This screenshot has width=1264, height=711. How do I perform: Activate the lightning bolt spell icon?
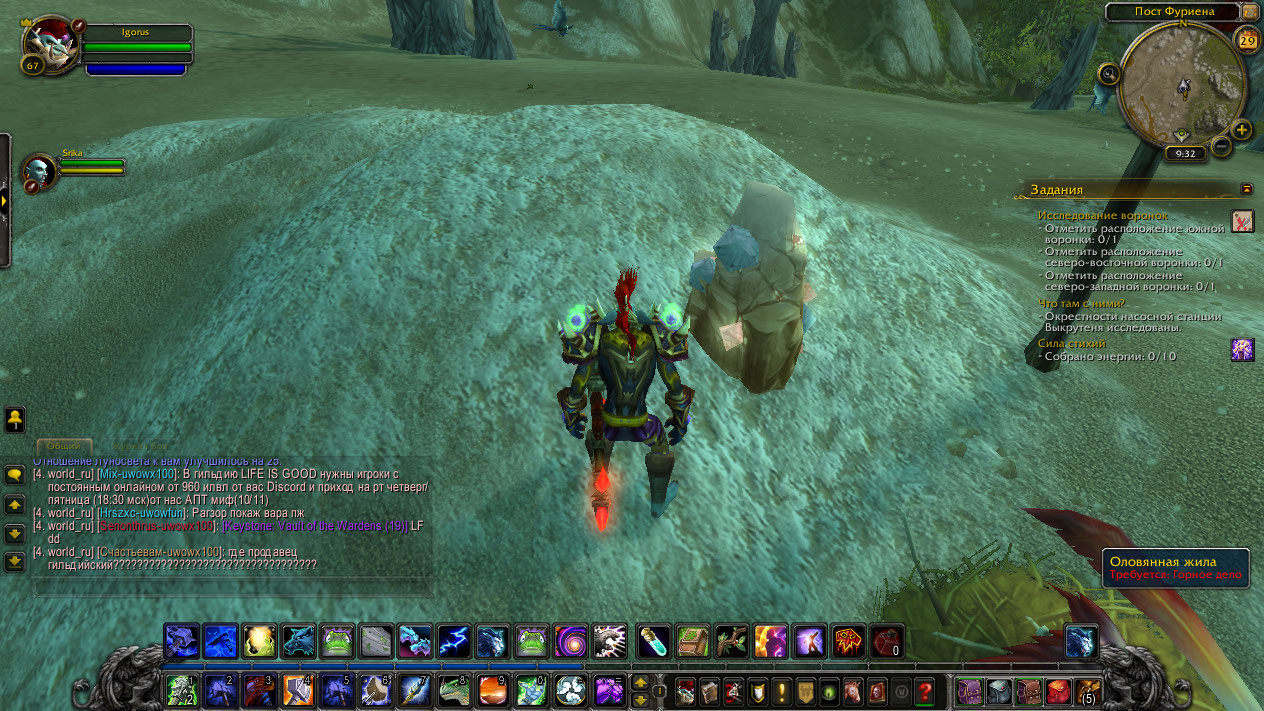click(x=454, y=640)
